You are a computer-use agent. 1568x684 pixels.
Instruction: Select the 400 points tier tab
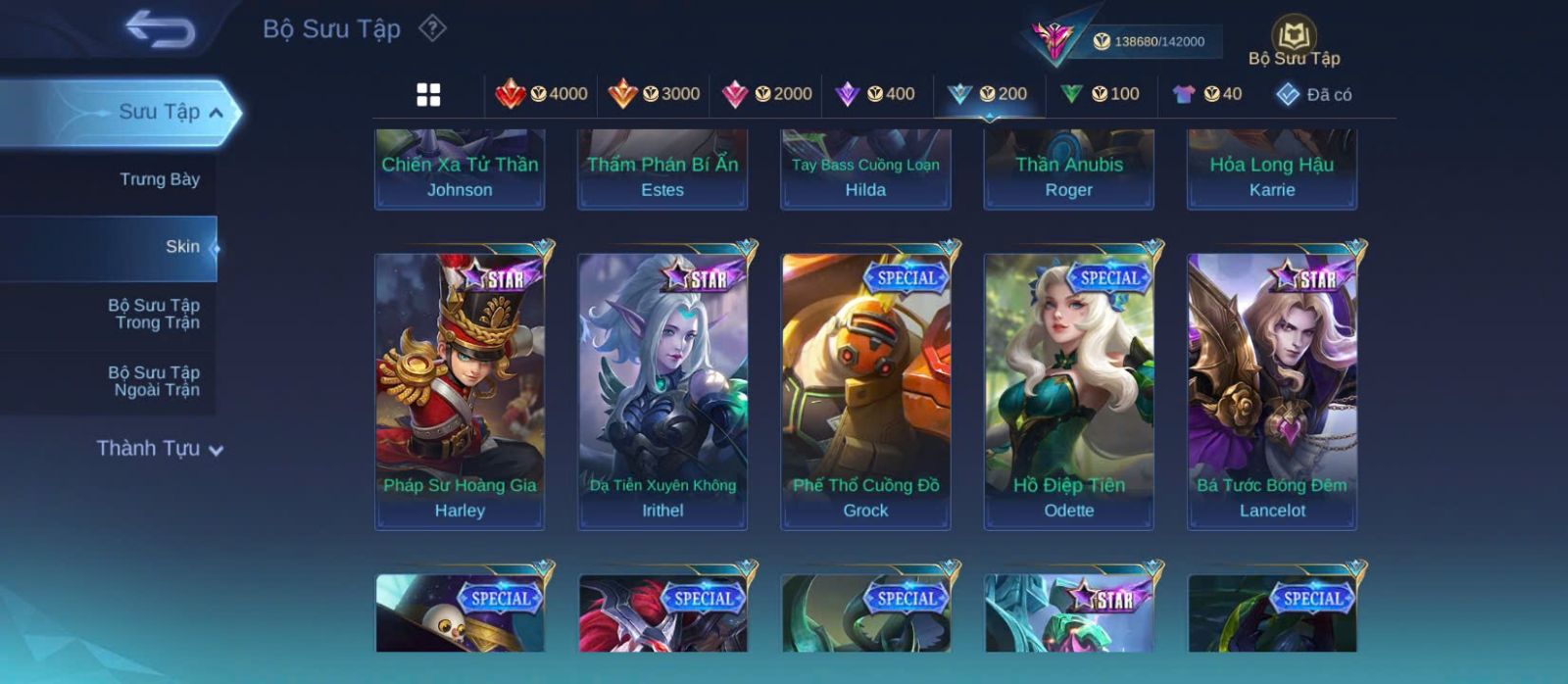coord(875,94)
